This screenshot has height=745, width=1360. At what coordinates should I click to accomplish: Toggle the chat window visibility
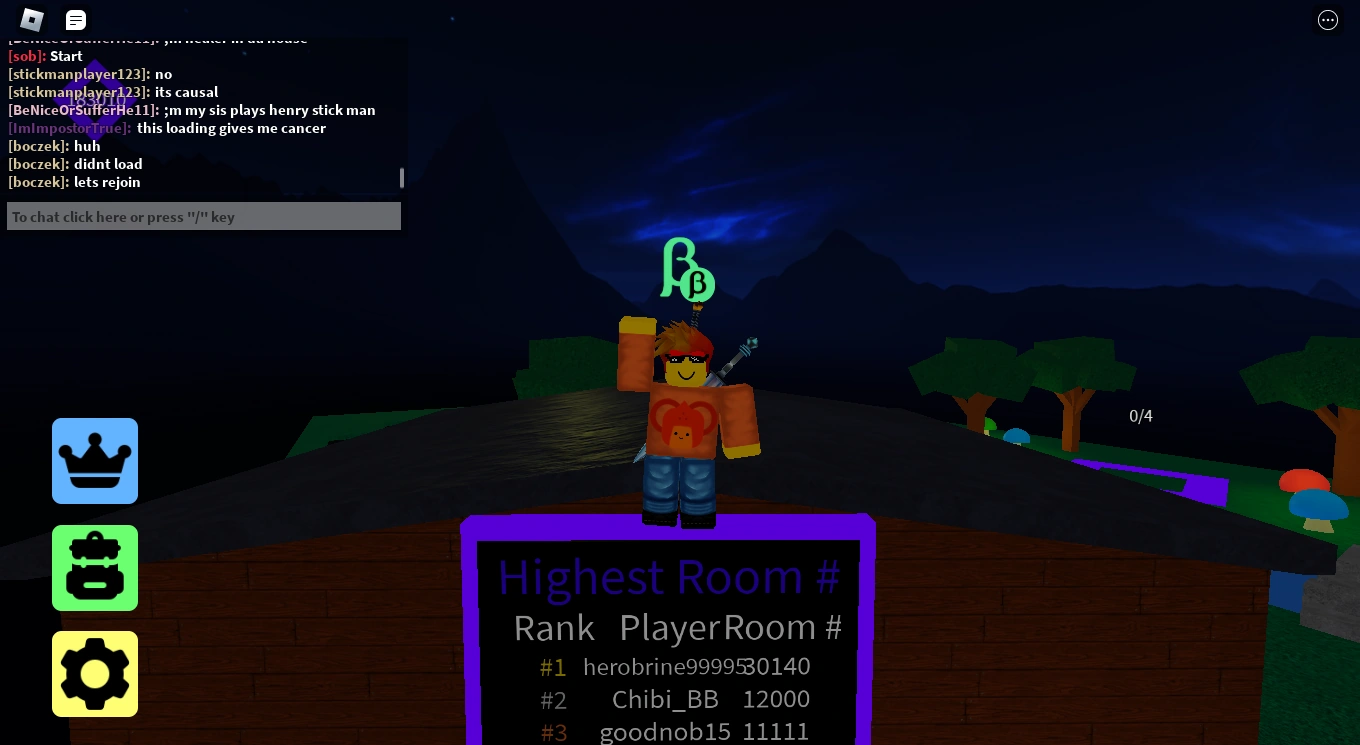pos(75,19)
